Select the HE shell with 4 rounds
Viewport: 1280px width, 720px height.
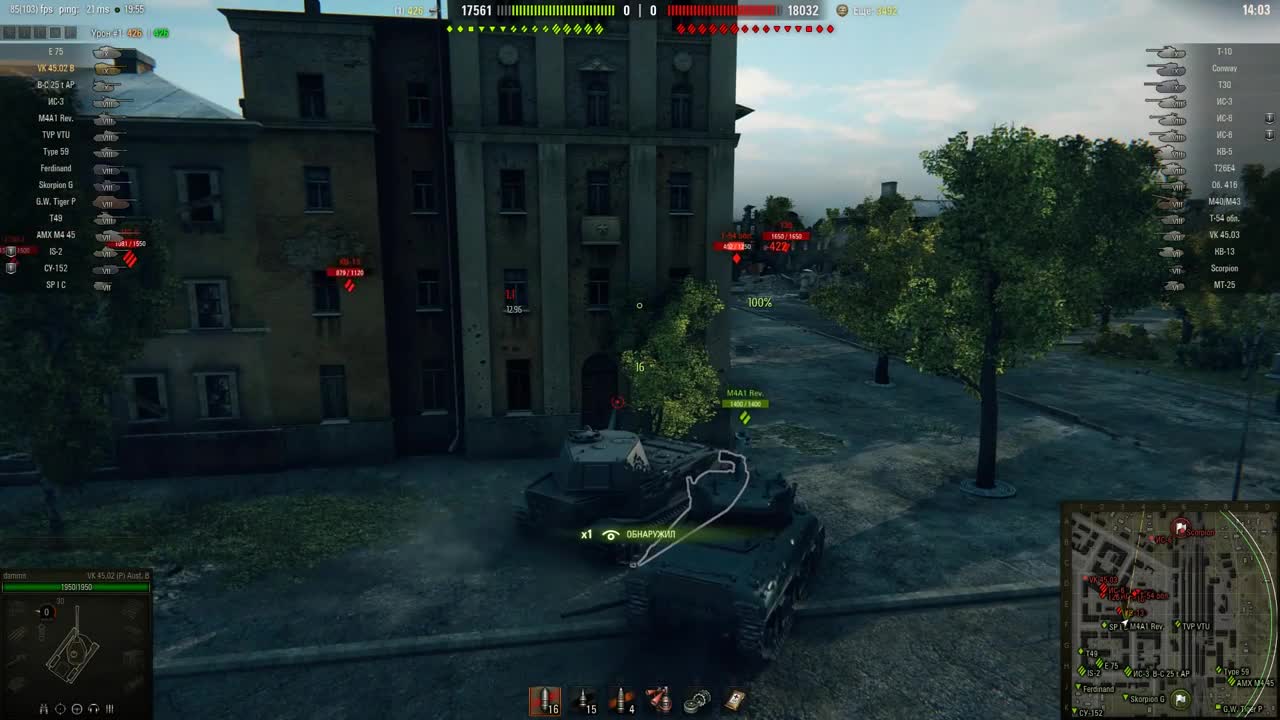coord(622,698)
